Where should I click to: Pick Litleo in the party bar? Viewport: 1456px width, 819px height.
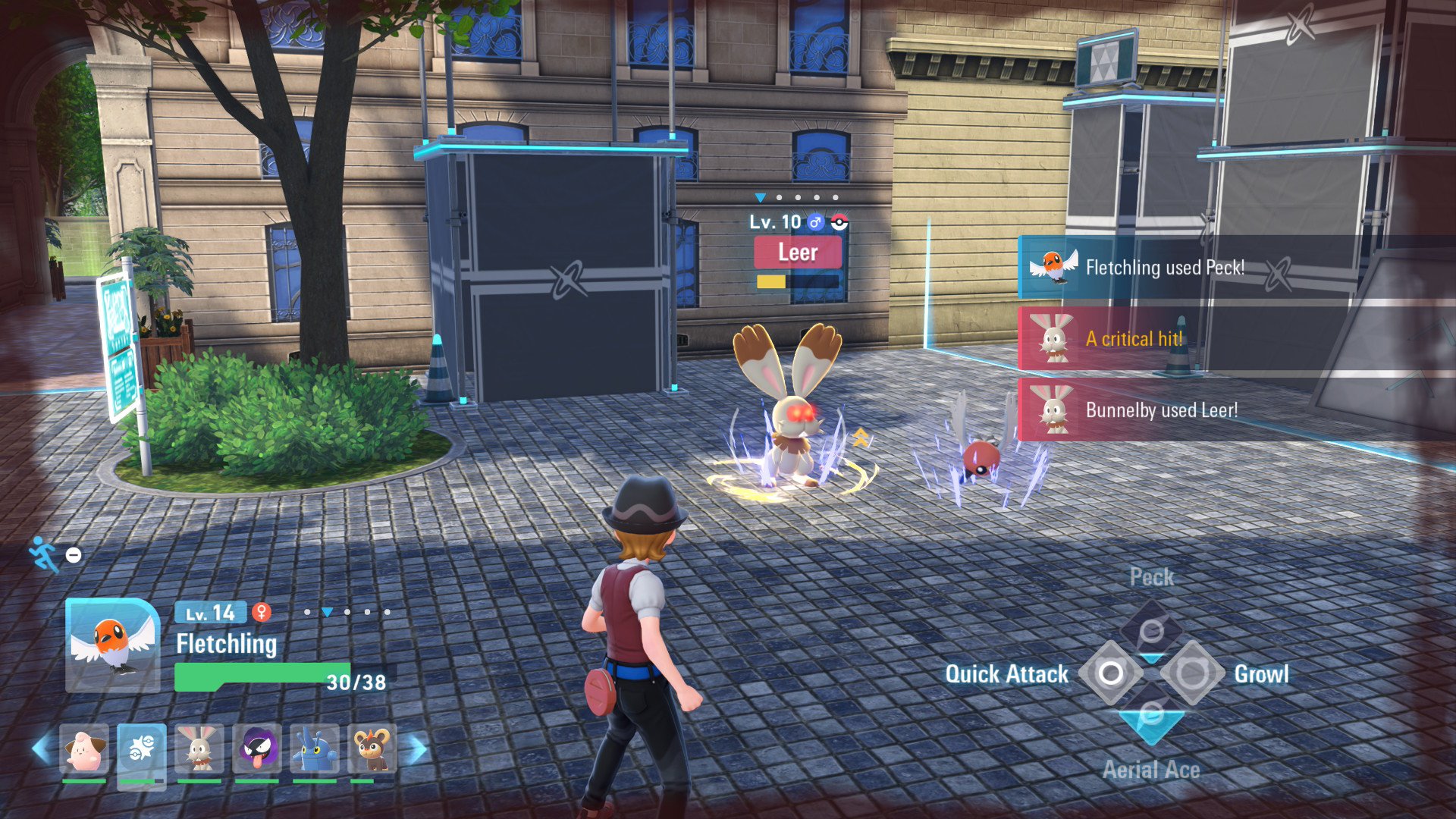click(372, 748)
